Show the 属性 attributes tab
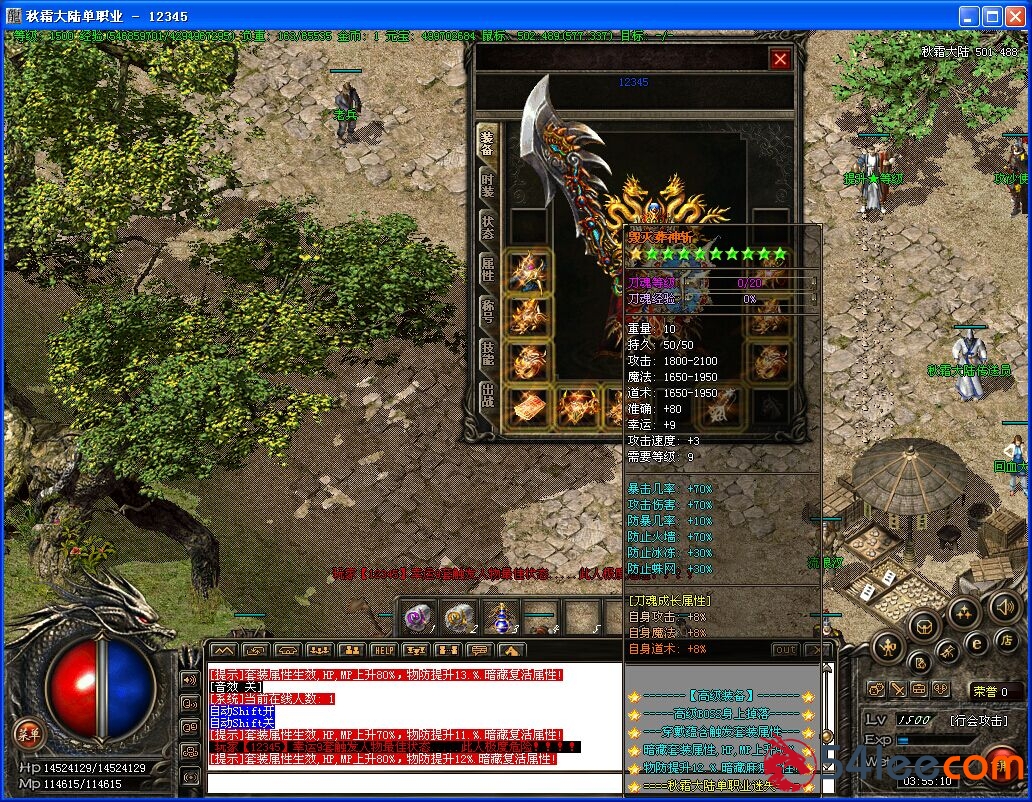Viewport: 1032px width, 802px height. pos(487,268)
